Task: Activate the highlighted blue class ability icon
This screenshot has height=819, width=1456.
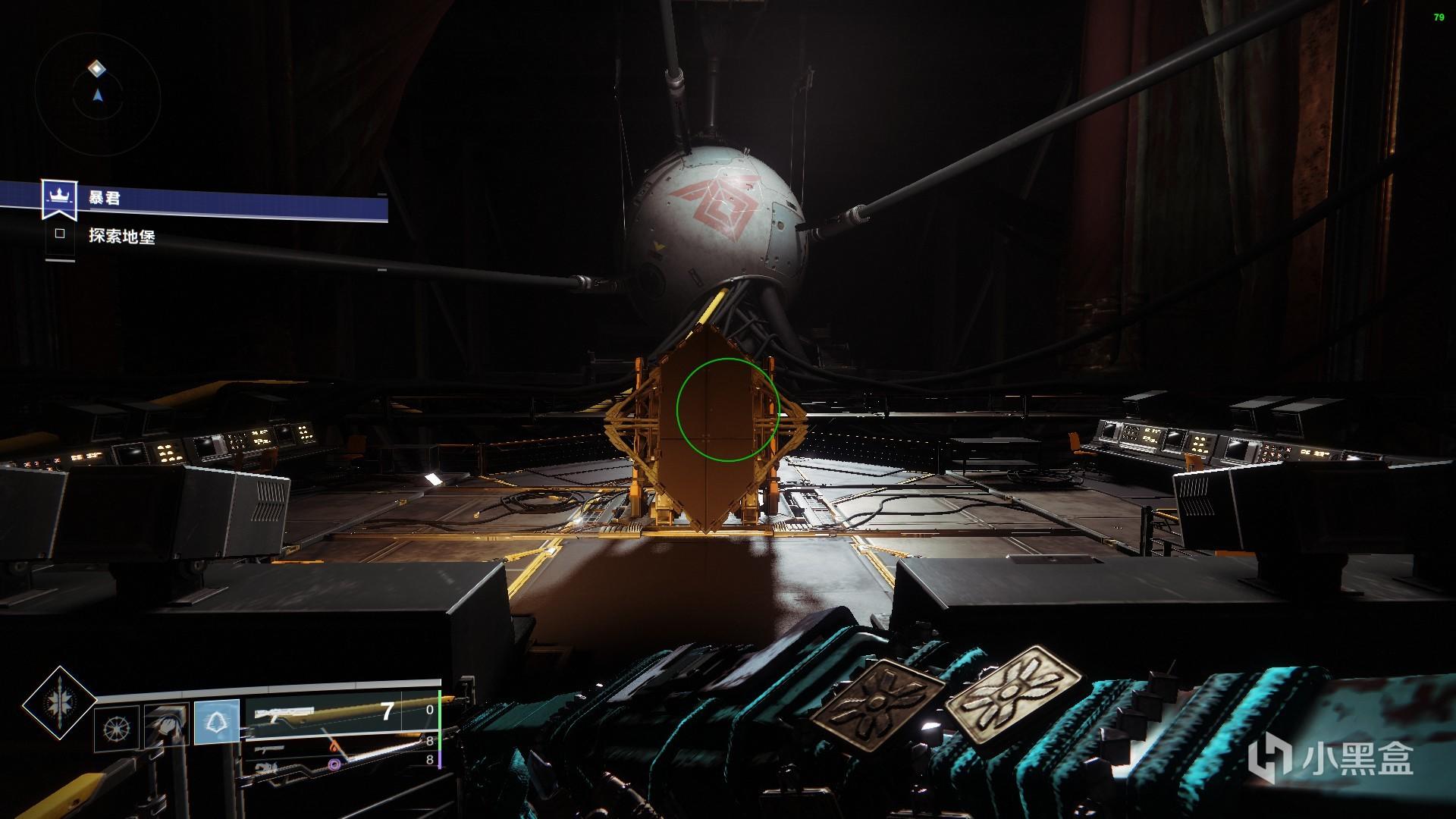Action: pyautogui.click(x=218, y=721)
